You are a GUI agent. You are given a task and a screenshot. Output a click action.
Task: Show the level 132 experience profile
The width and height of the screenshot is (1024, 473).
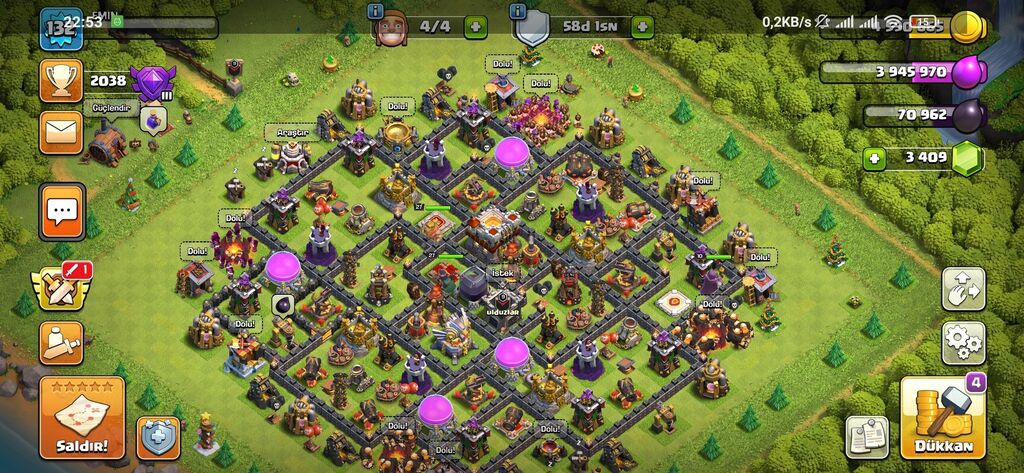click(x=61, y=27)
